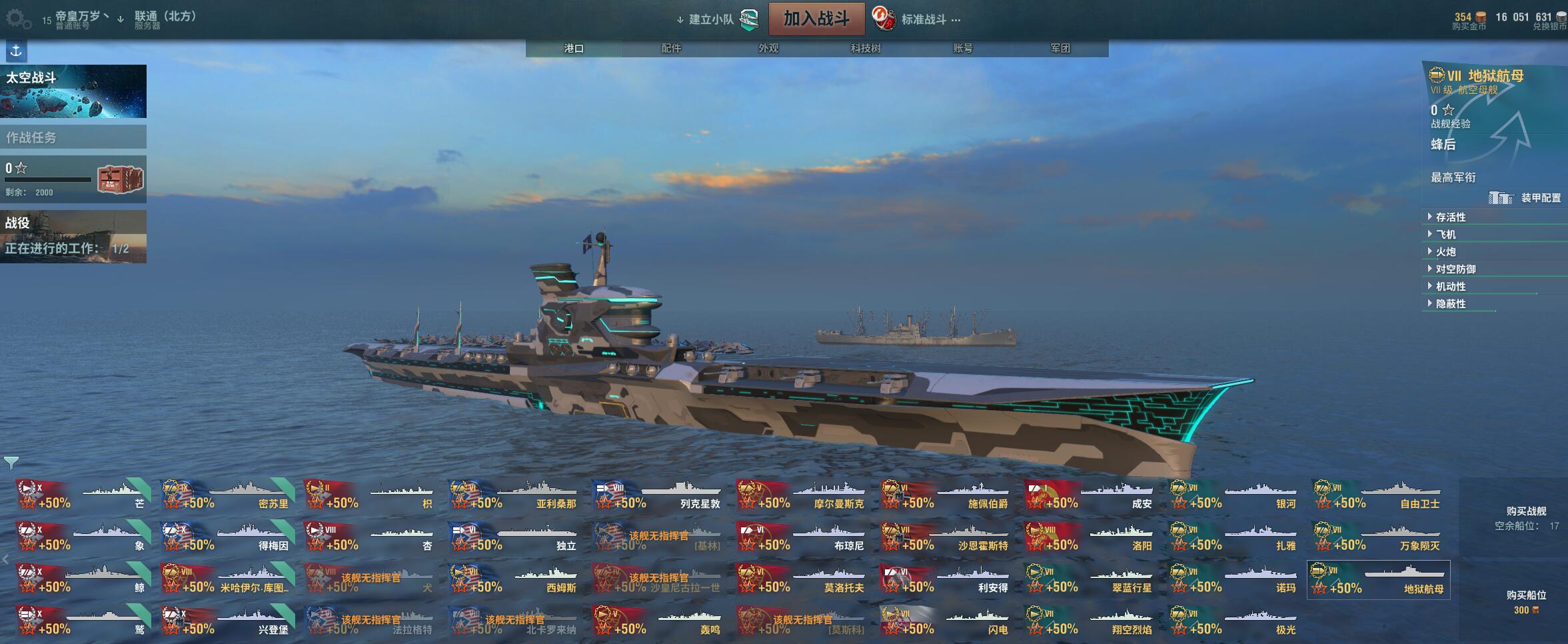Switch to the 外观 tab
Viewport: 1568px width, 644px height.
pyautogui.click(x=768, y=48)
